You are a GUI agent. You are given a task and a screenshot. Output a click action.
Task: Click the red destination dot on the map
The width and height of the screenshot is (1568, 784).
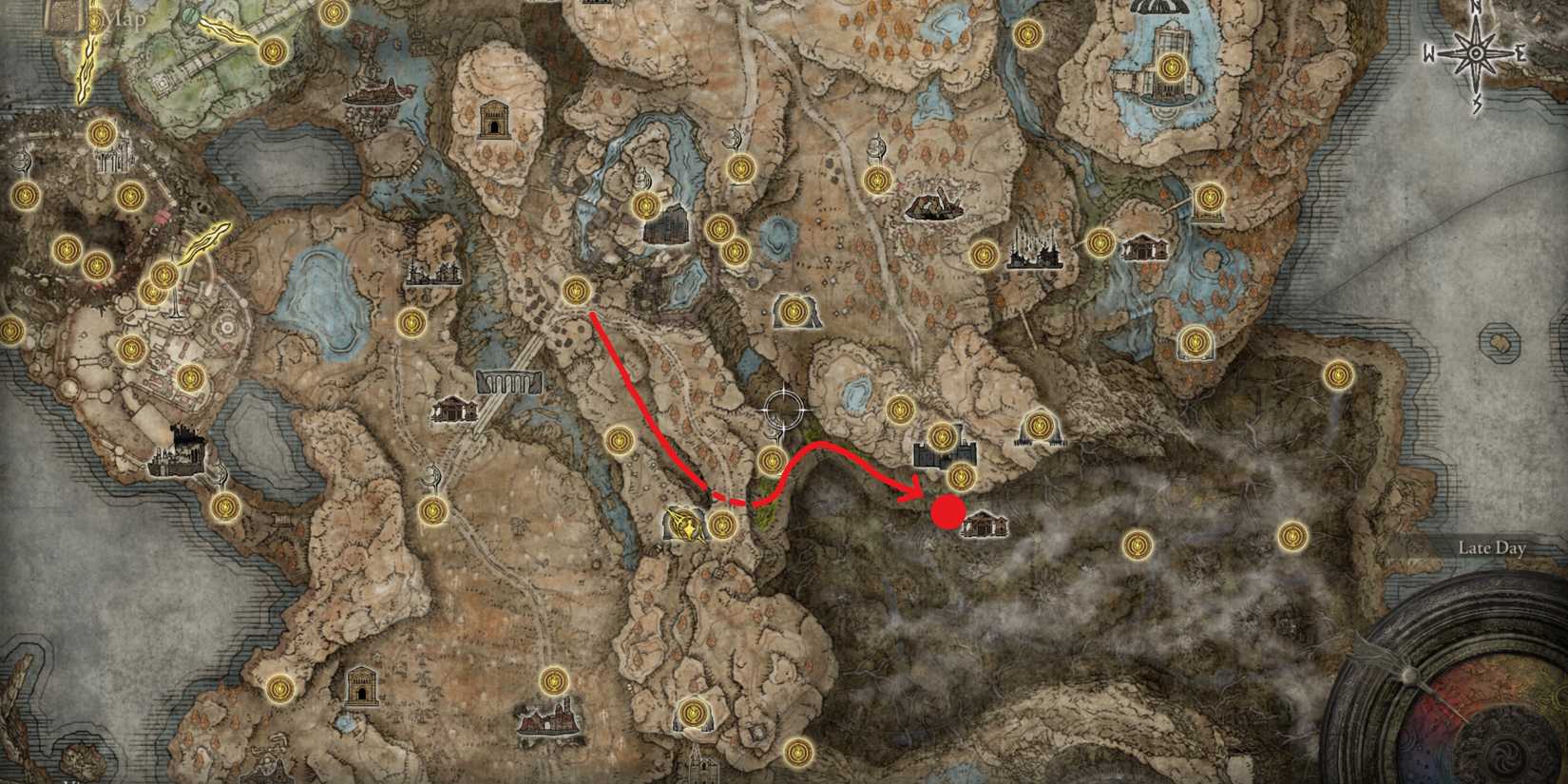946,513
